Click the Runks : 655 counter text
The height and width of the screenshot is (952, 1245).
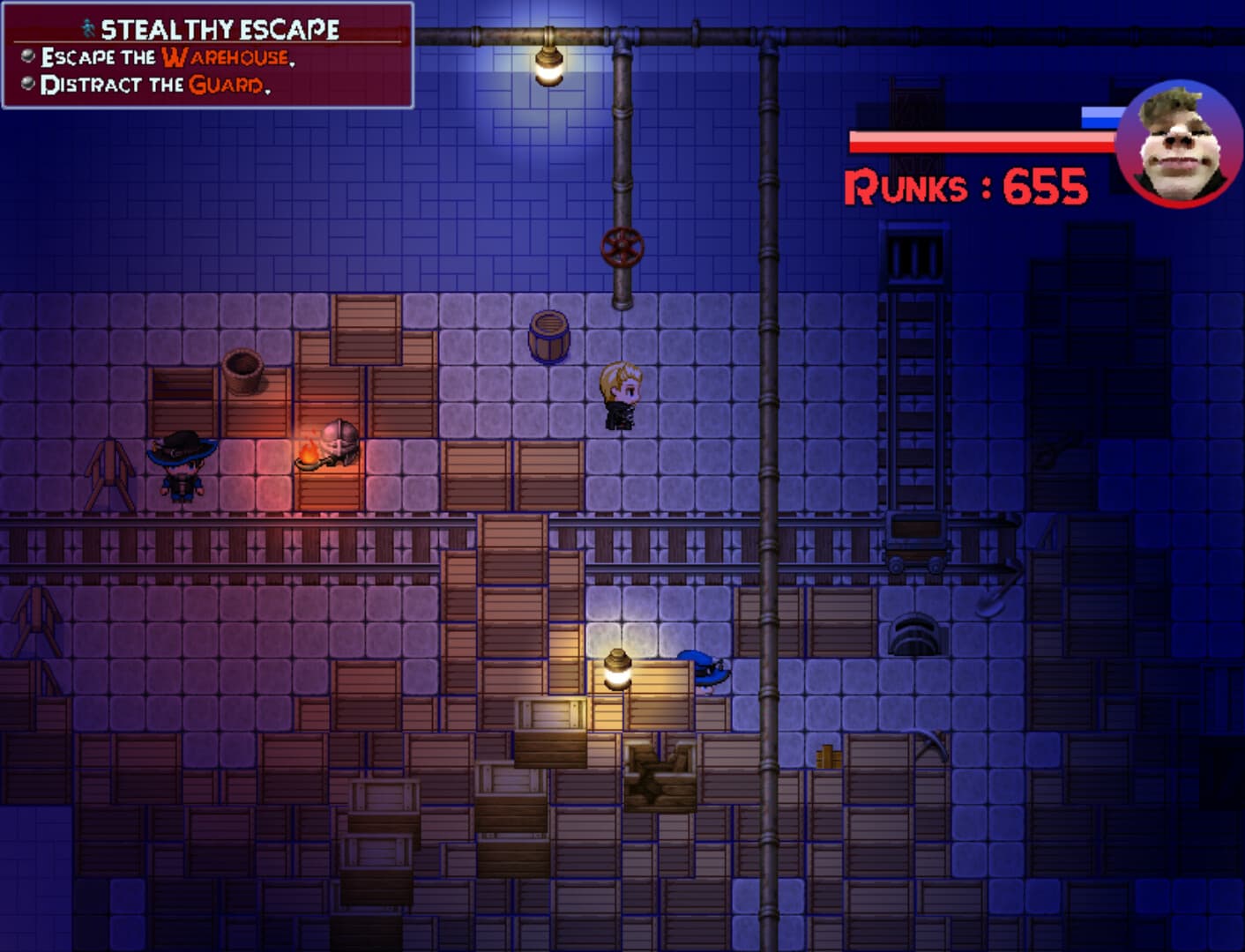967,186
